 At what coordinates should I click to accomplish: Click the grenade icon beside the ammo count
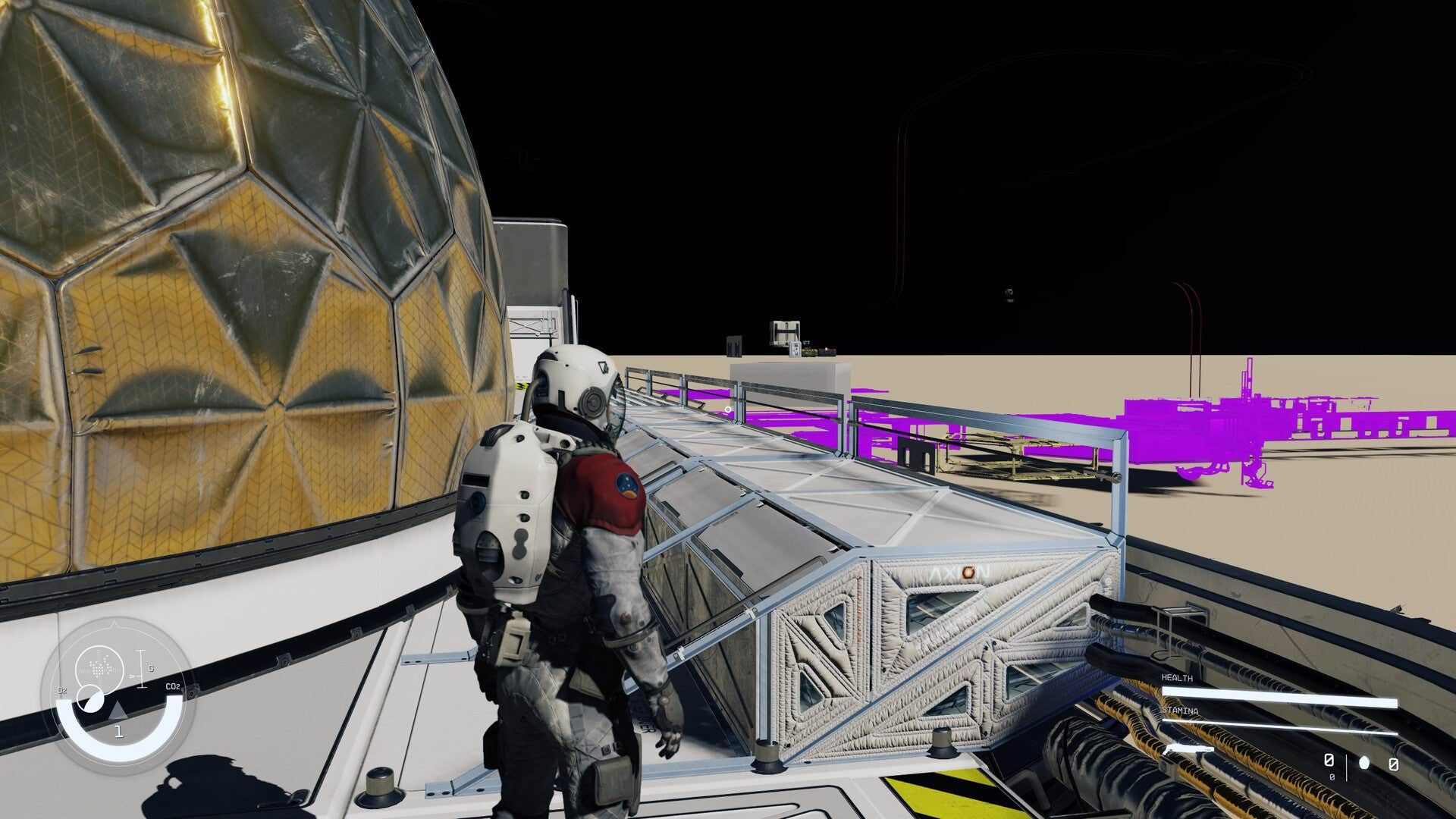(x=1365, y=762)
